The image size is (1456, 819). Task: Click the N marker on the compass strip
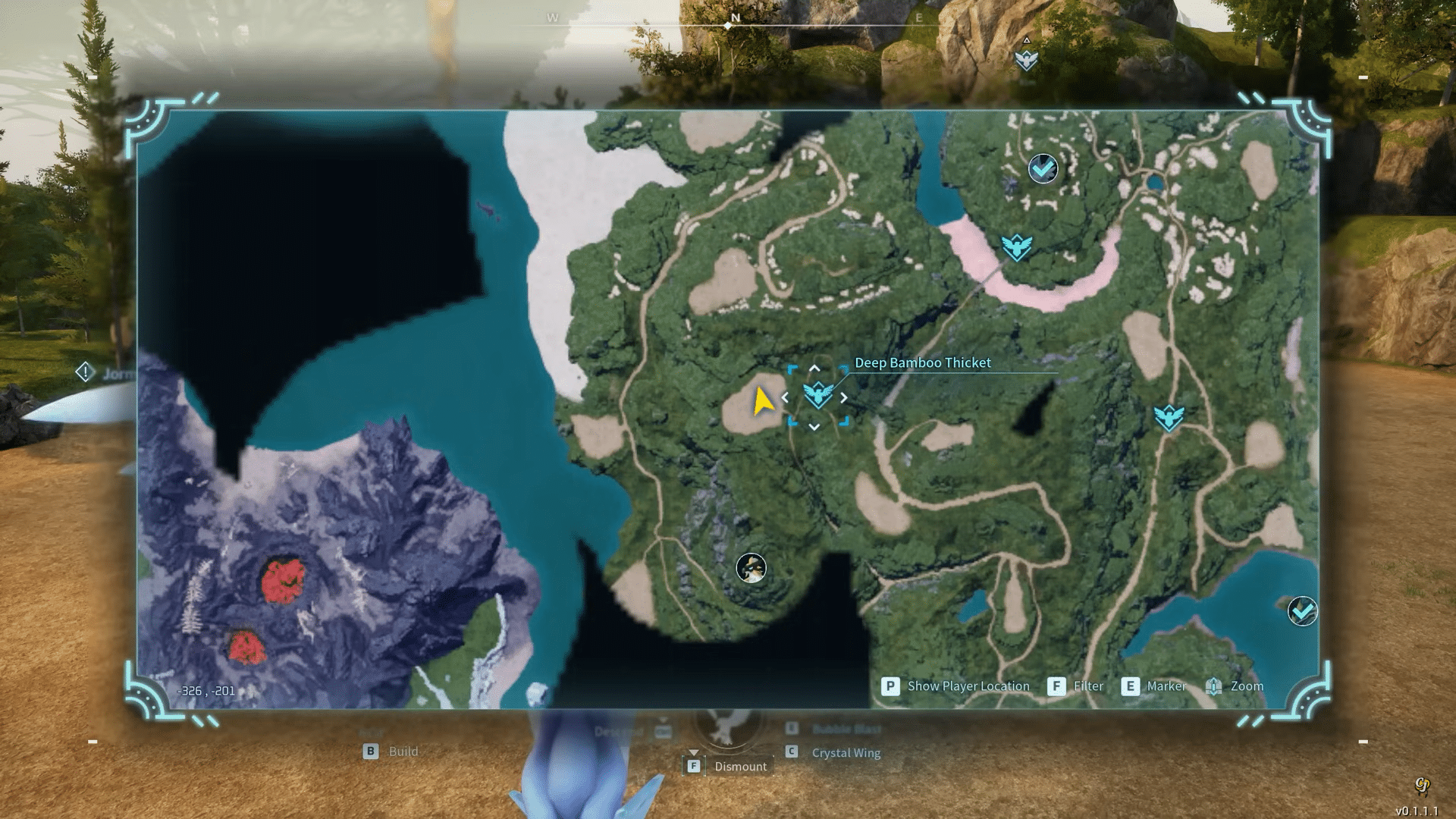pyautogui.click(x=734, y=16)
